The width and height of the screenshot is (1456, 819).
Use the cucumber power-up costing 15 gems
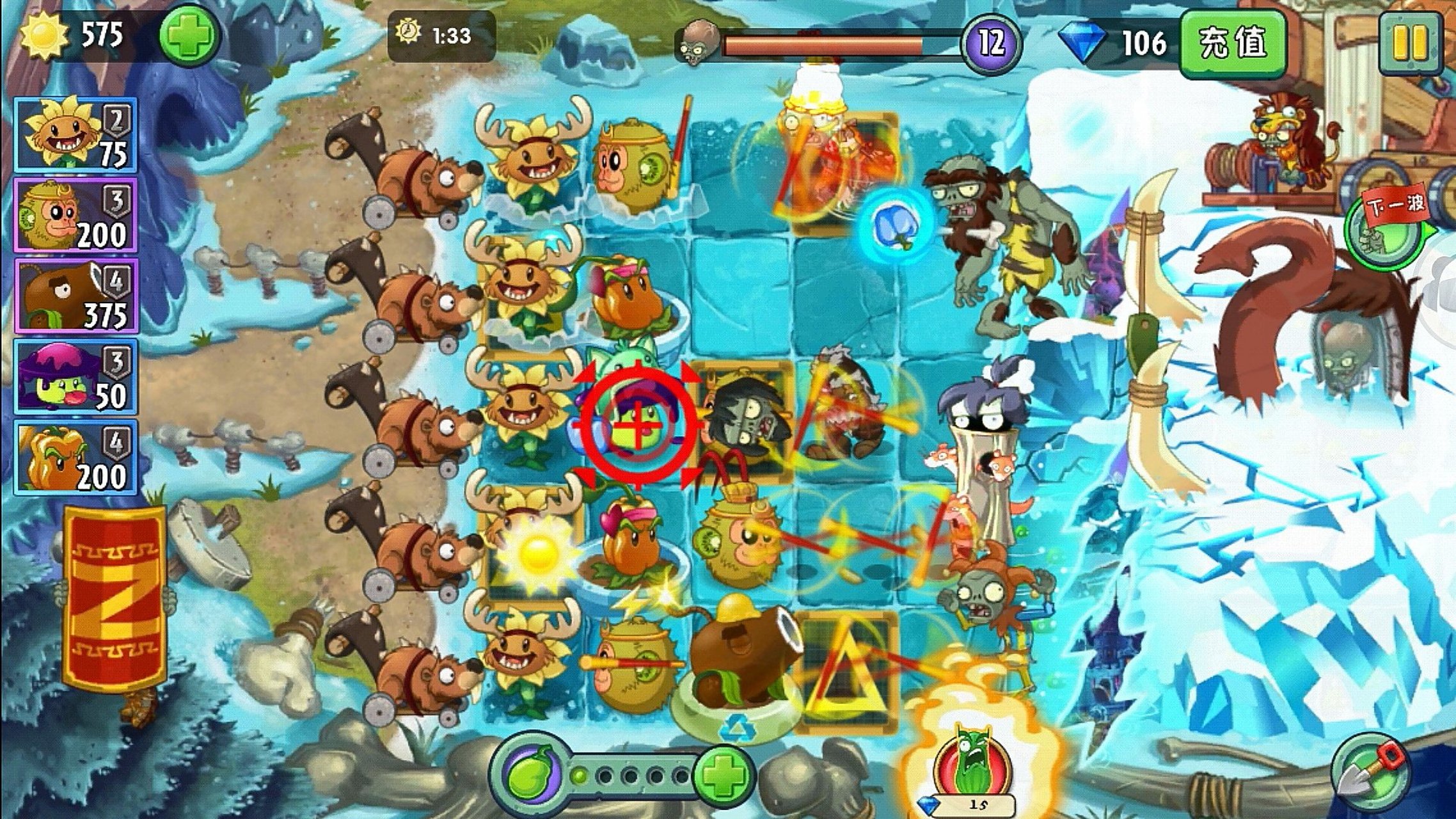[972, 767]
